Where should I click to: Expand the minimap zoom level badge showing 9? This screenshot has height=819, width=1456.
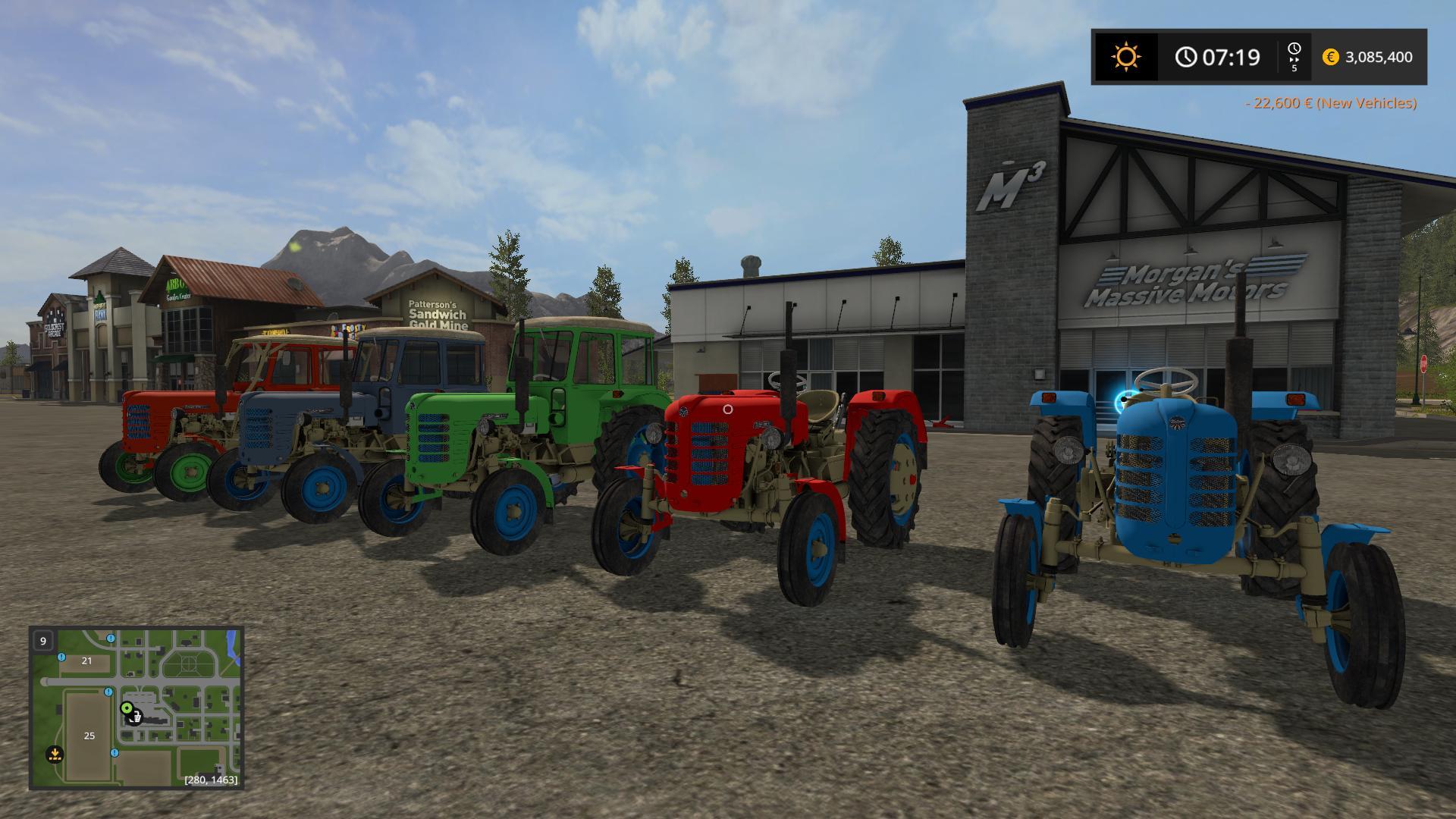43,642
